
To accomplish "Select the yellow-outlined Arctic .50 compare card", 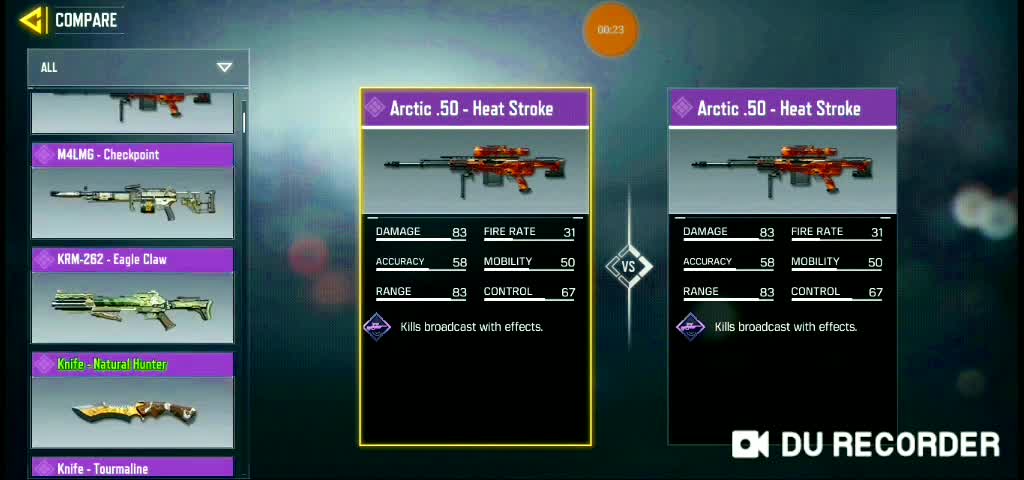I will coord(476,266).
